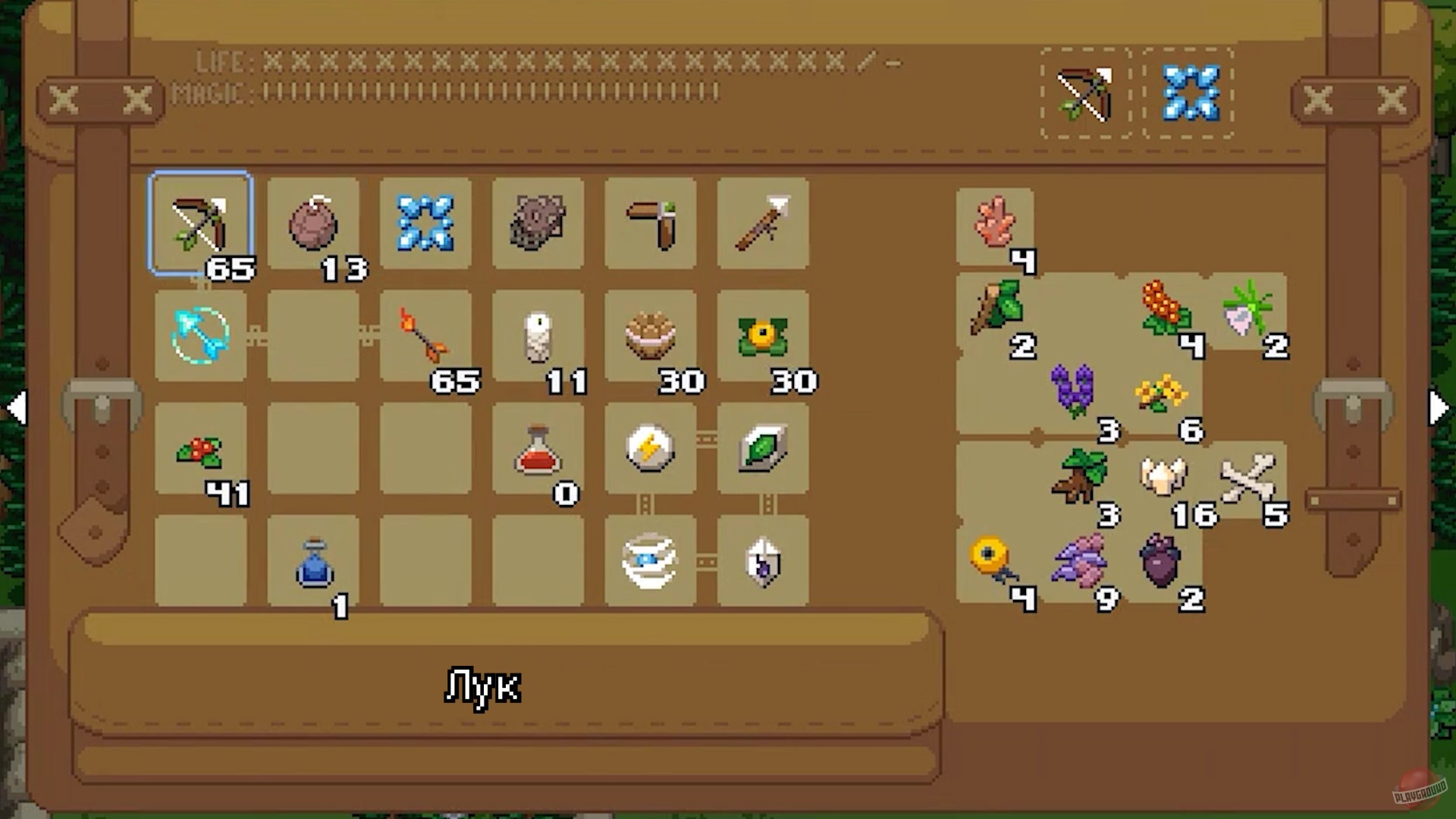
Task: Select the magic arrow charm
Action: click(202, 337)
